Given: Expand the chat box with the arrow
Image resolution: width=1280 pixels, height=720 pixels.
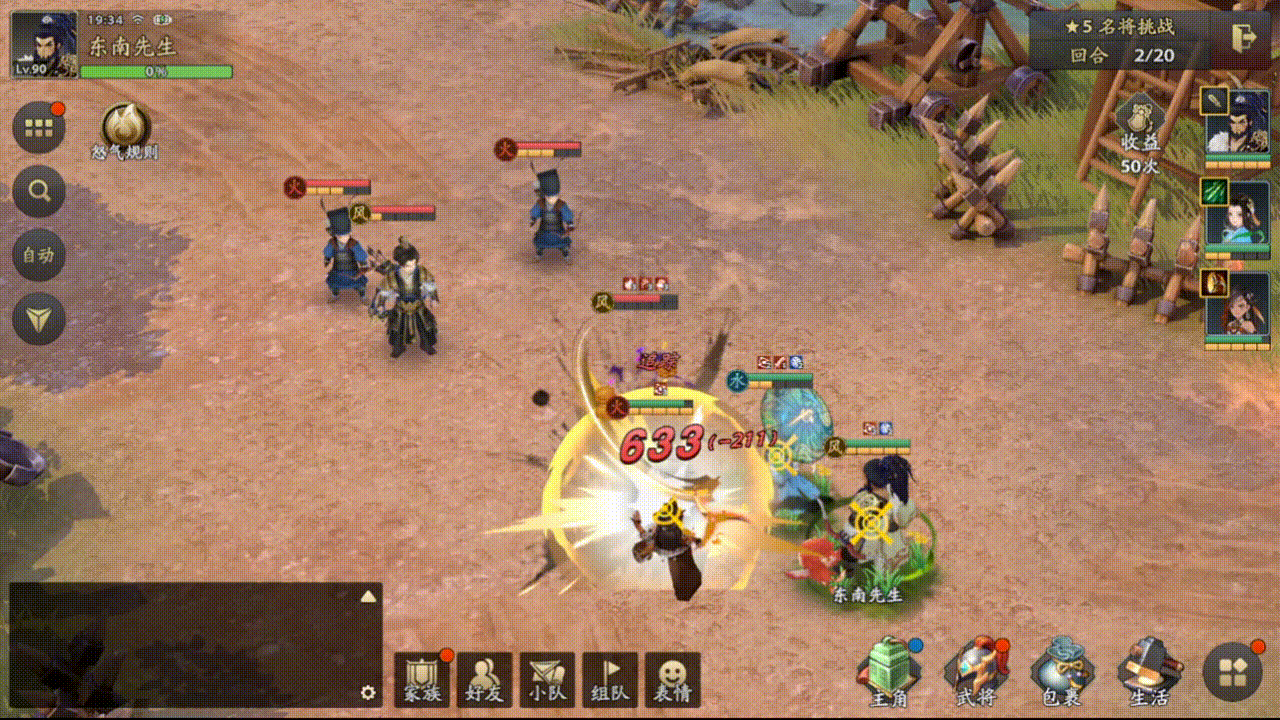Looking at the screenshot, I should coord(368,596).
